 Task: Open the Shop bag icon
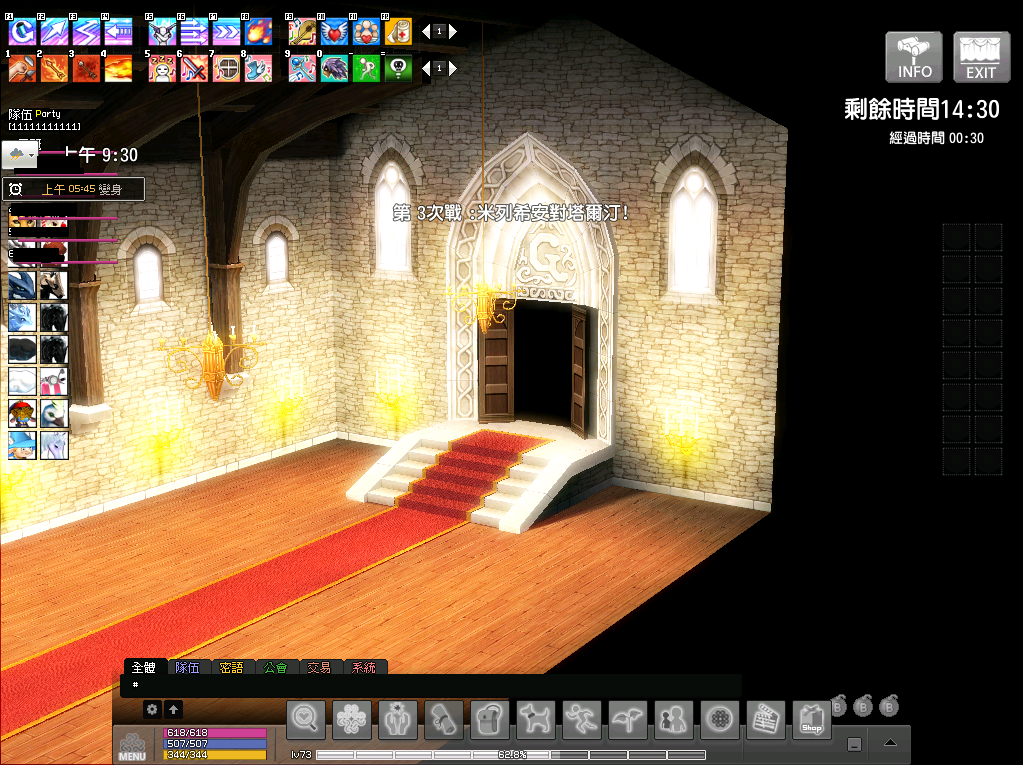[x=812, y=719]
